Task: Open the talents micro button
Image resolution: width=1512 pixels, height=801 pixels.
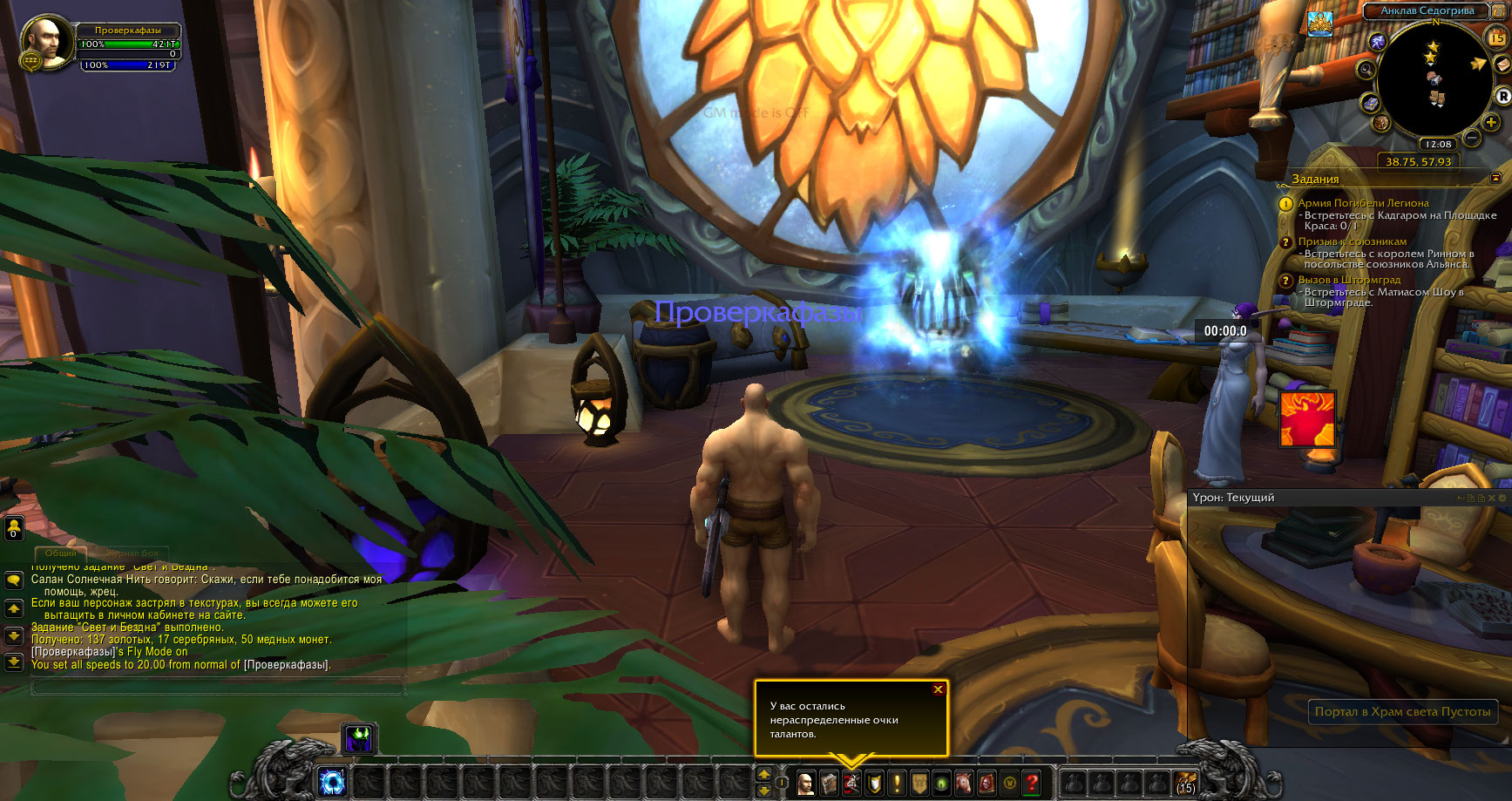Action: pyautogui.click(x=851, y=783)
